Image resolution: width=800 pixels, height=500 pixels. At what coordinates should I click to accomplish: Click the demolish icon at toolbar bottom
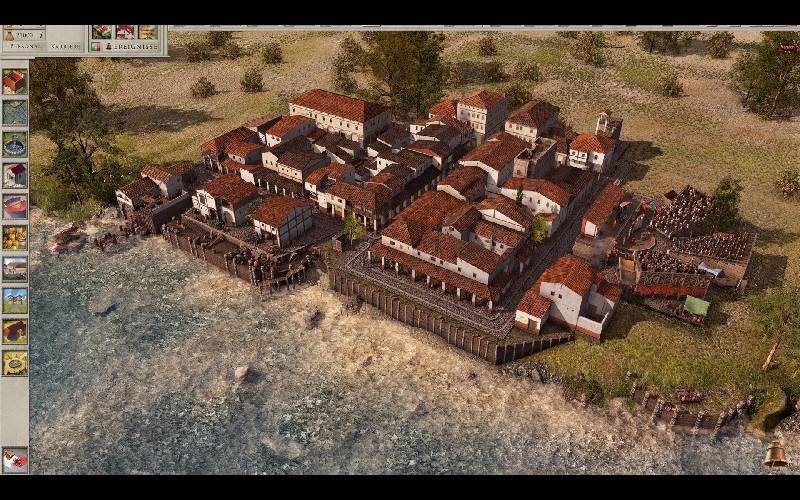[x=14, y=459]
